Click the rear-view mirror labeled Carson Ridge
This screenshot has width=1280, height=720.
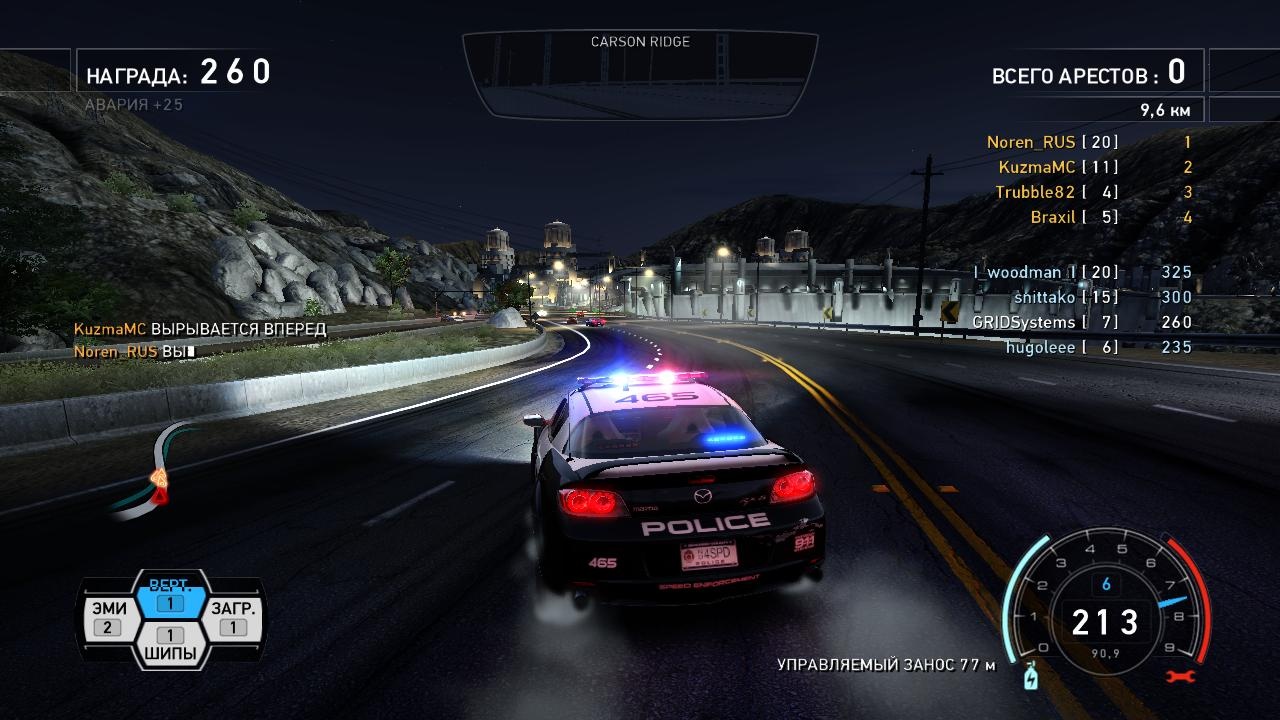(x=640, y=75)
